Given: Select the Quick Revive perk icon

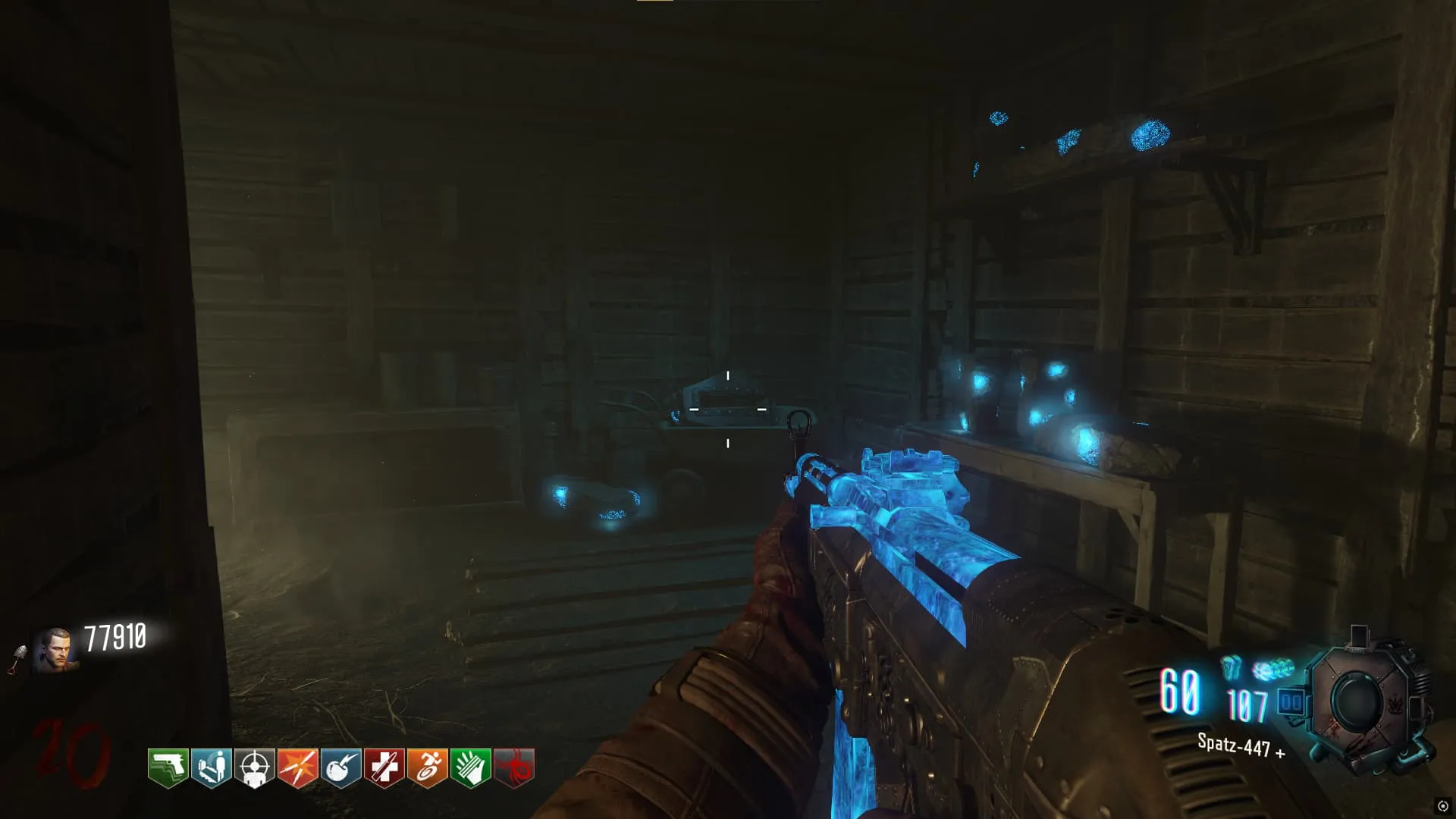Looking at the screenshot, I should (x=211, y=767).
